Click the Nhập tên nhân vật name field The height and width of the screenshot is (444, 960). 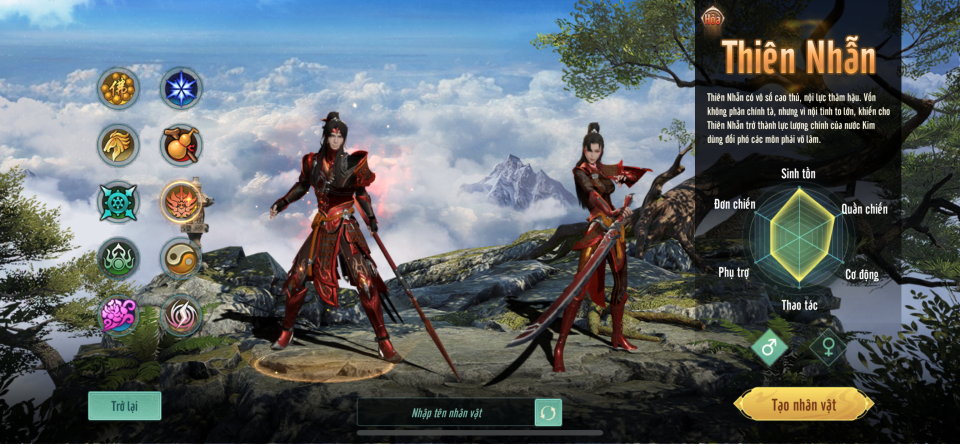click(x=446, y=412)
